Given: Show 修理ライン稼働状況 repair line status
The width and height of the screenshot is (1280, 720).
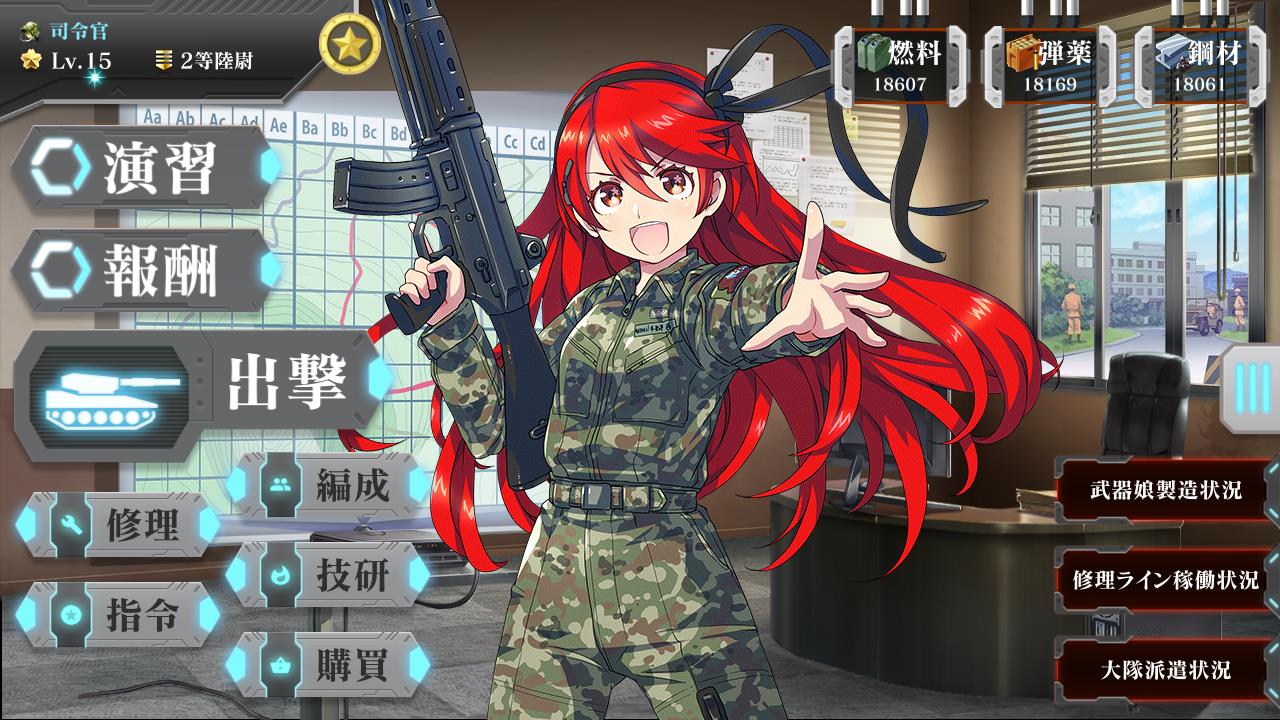Looking at the screenshot, I should tap(1165, 580).
